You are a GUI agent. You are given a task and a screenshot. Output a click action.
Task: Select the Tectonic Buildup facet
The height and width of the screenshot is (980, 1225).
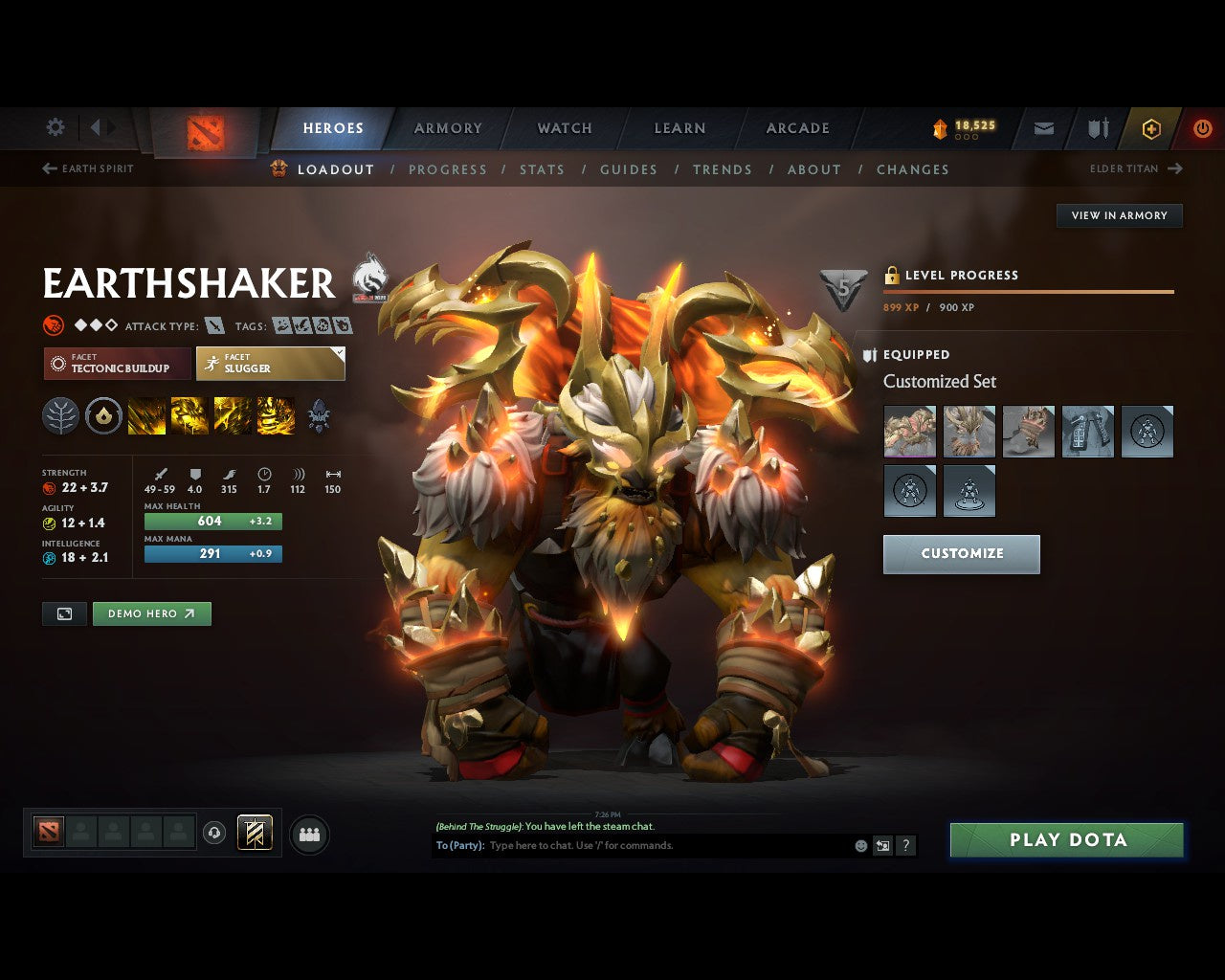[x=116, y=364]
